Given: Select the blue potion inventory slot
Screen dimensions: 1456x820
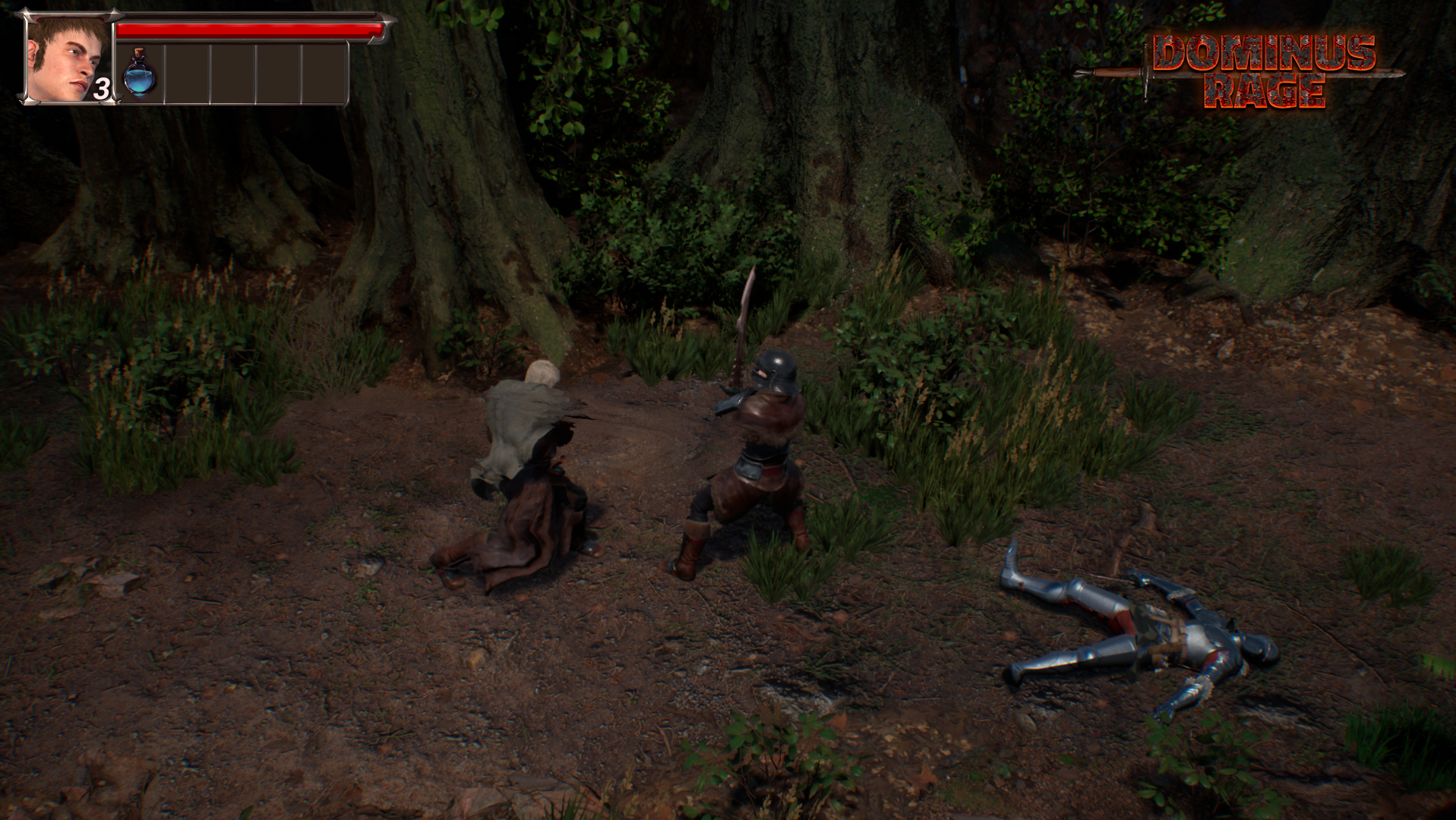Looking at the screenshot, I should pyautogui.click(x=141, y=73).
